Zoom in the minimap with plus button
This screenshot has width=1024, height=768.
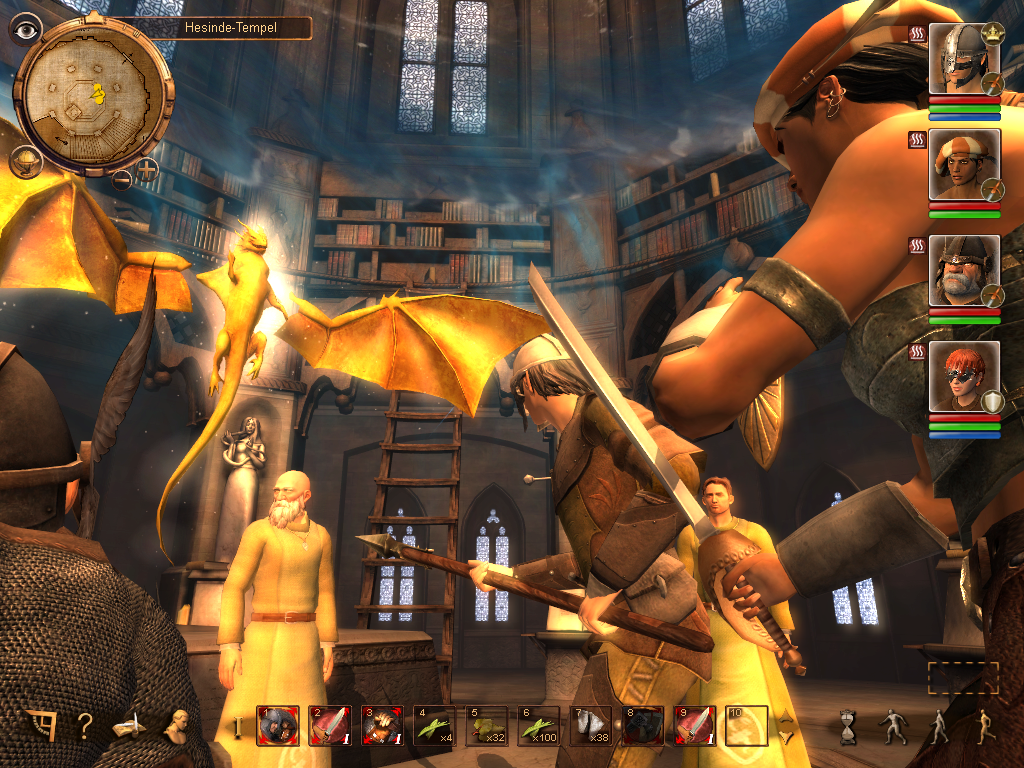147,168
